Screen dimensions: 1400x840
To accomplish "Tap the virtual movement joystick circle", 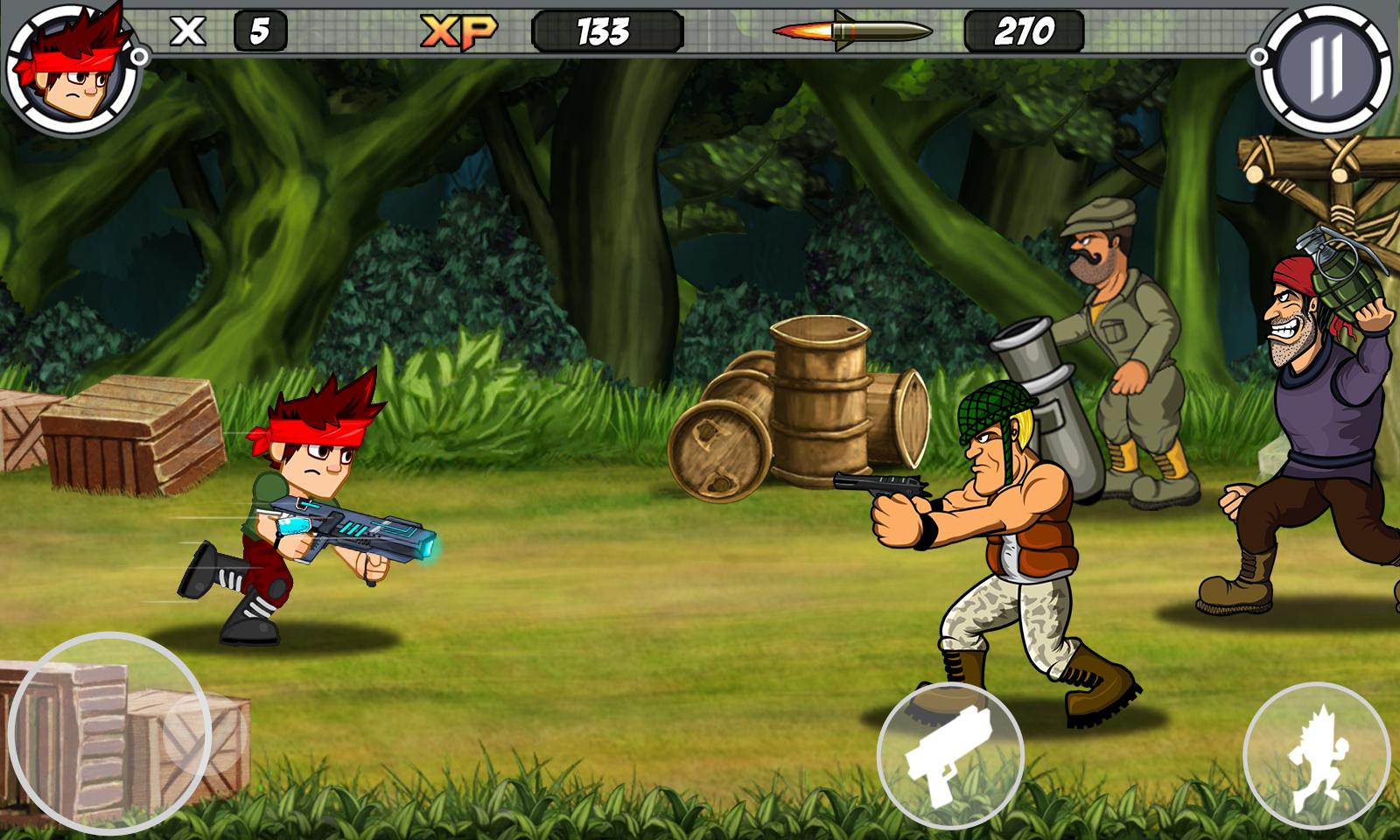I will pyautogui.click(x=109, y=733).
